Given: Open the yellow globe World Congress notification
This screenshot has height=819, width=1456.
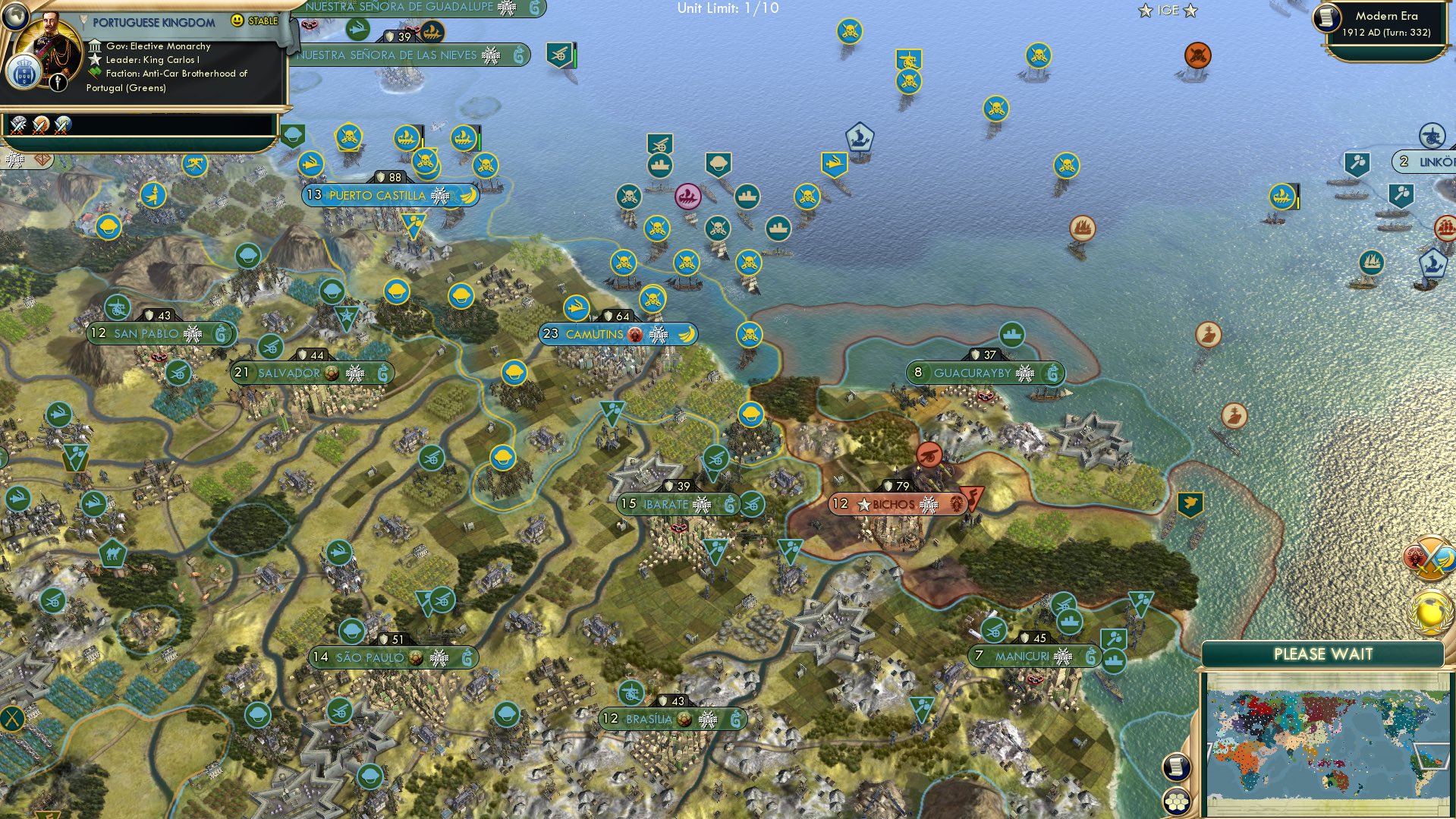Looking at the screenshot, I should click(1430, 612).
